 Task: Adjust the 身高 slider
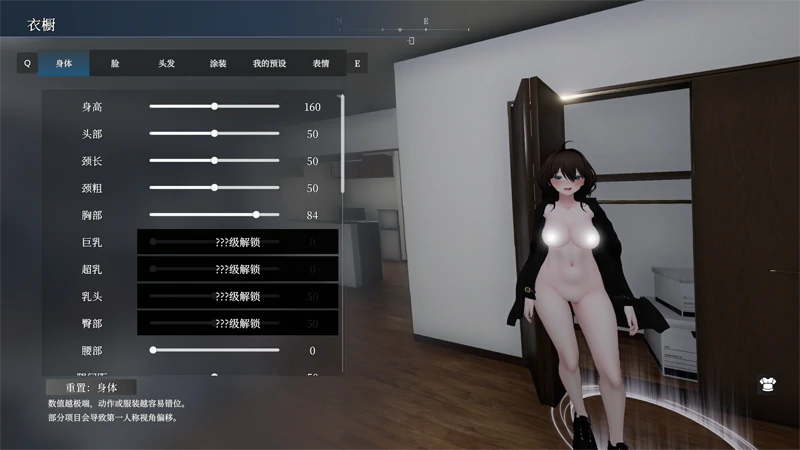(x=214, y=106)
